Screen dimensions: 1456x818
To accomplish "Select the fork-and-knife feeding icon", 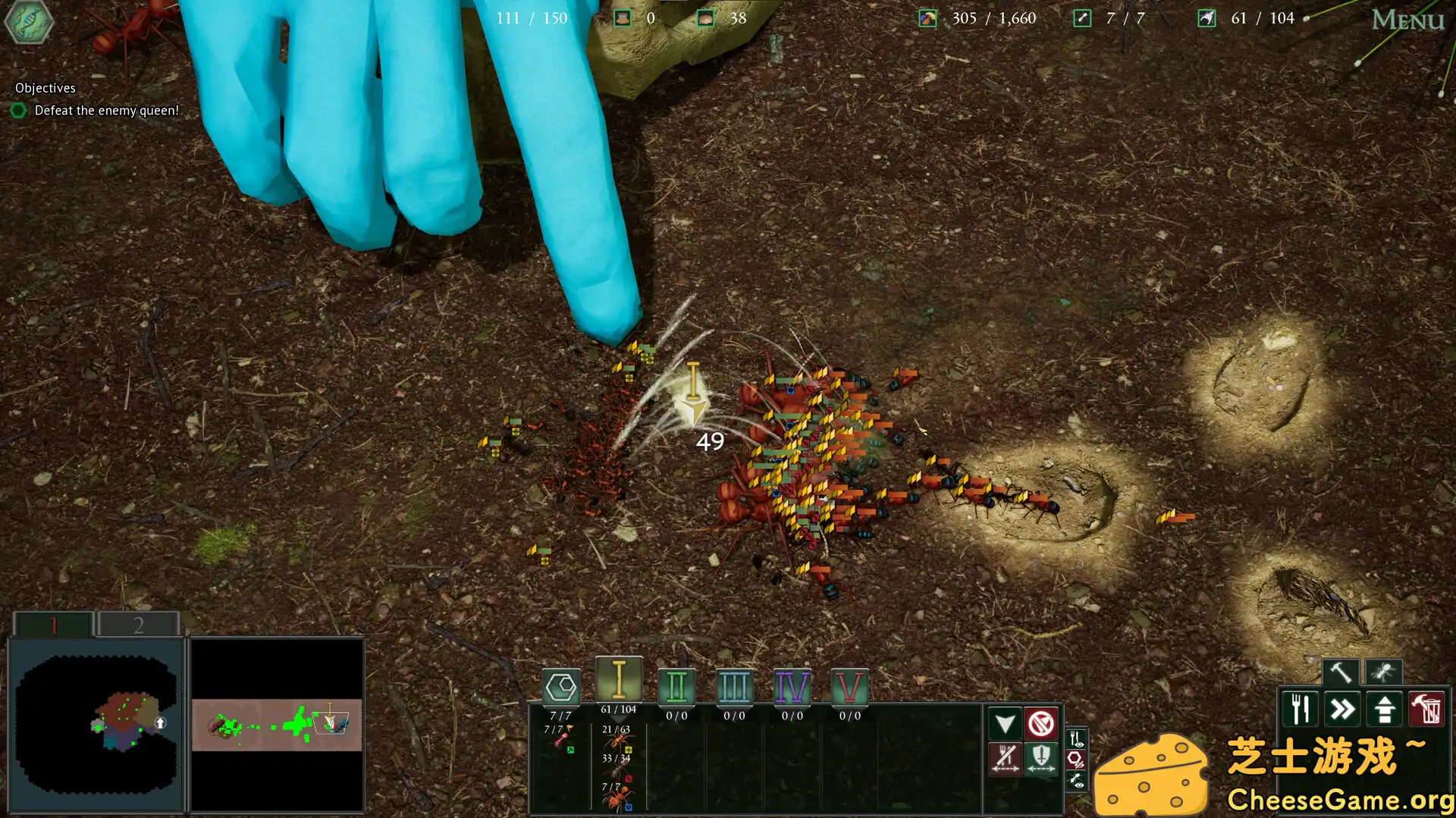I will [x=1300, y=710].
